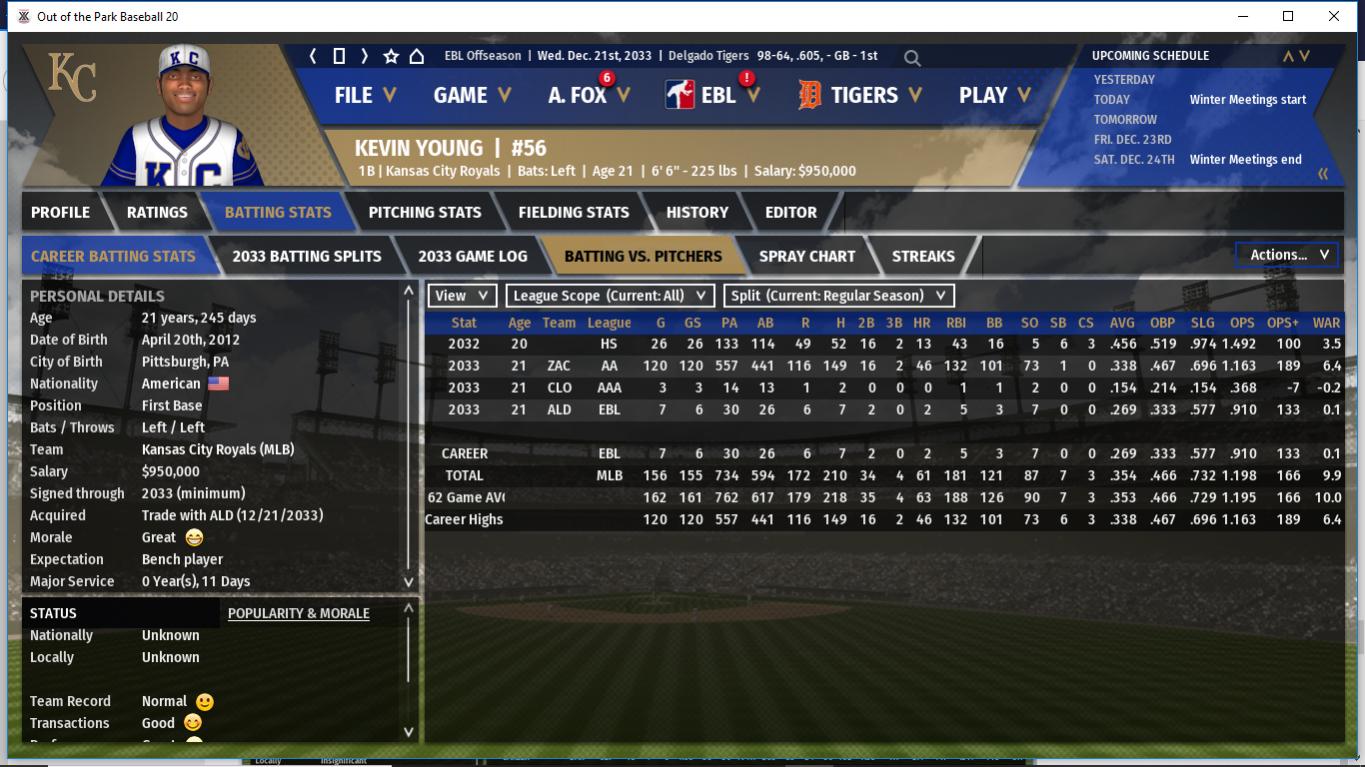Expand the Actions dropdown

(x=1287, y=255)
